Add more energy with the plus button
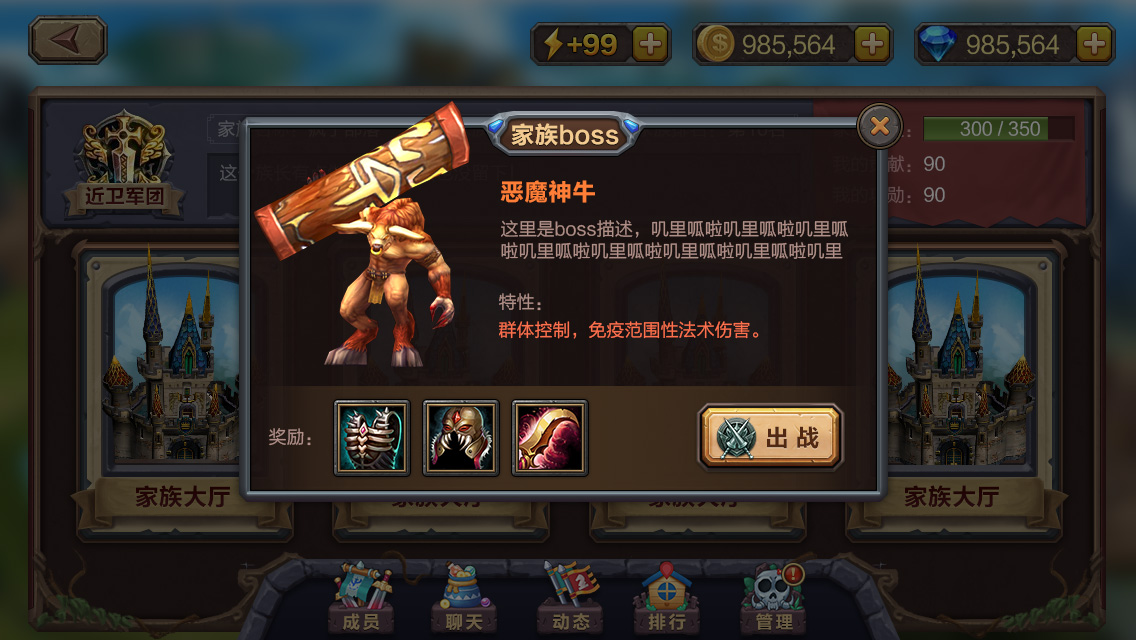Image resolution: width=1136 pixels, height=640 pixels. [650, 44]
